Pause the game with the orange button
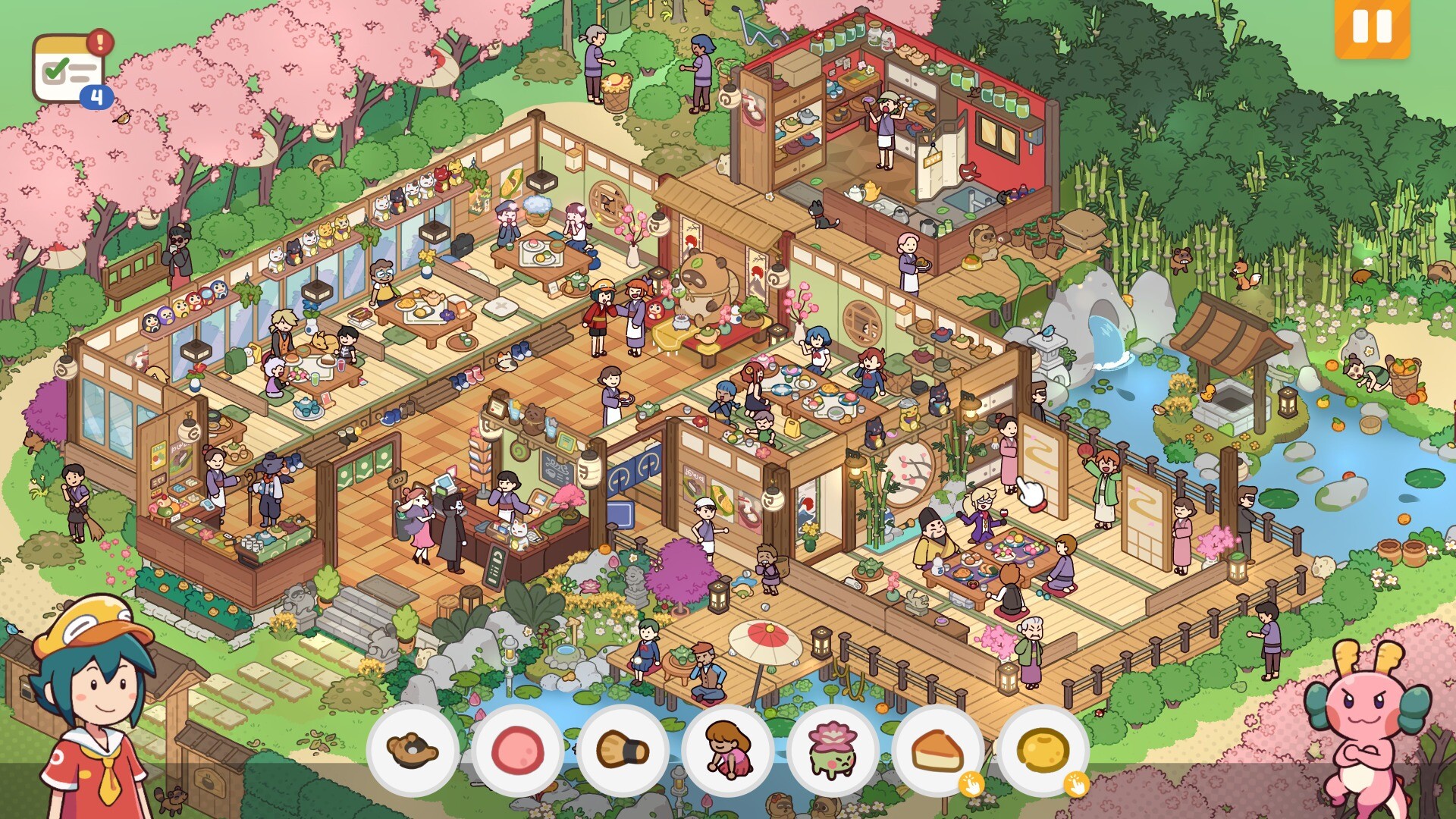Screen dimensions: 1456x819 coord(1372,27)
